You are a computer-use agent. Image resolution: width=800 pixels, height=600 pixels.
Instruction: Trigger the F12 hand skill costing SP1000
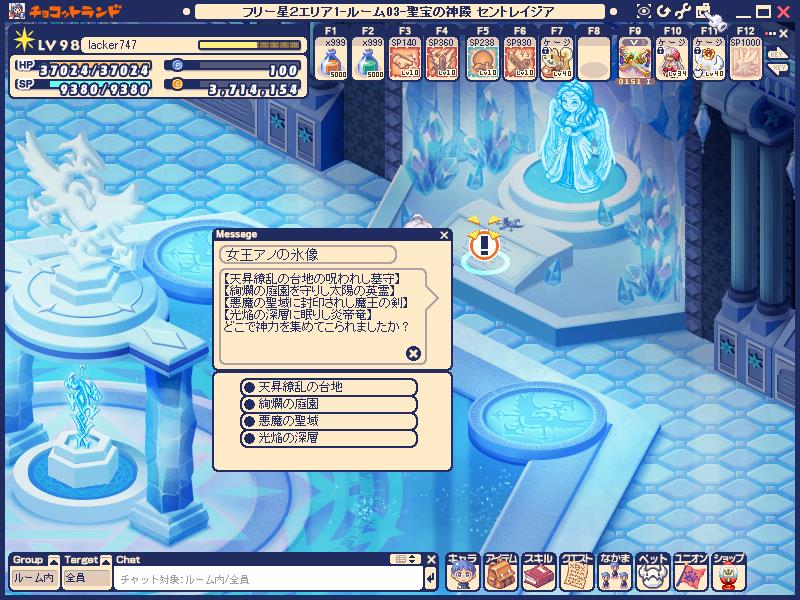click(x=745, y=62)
